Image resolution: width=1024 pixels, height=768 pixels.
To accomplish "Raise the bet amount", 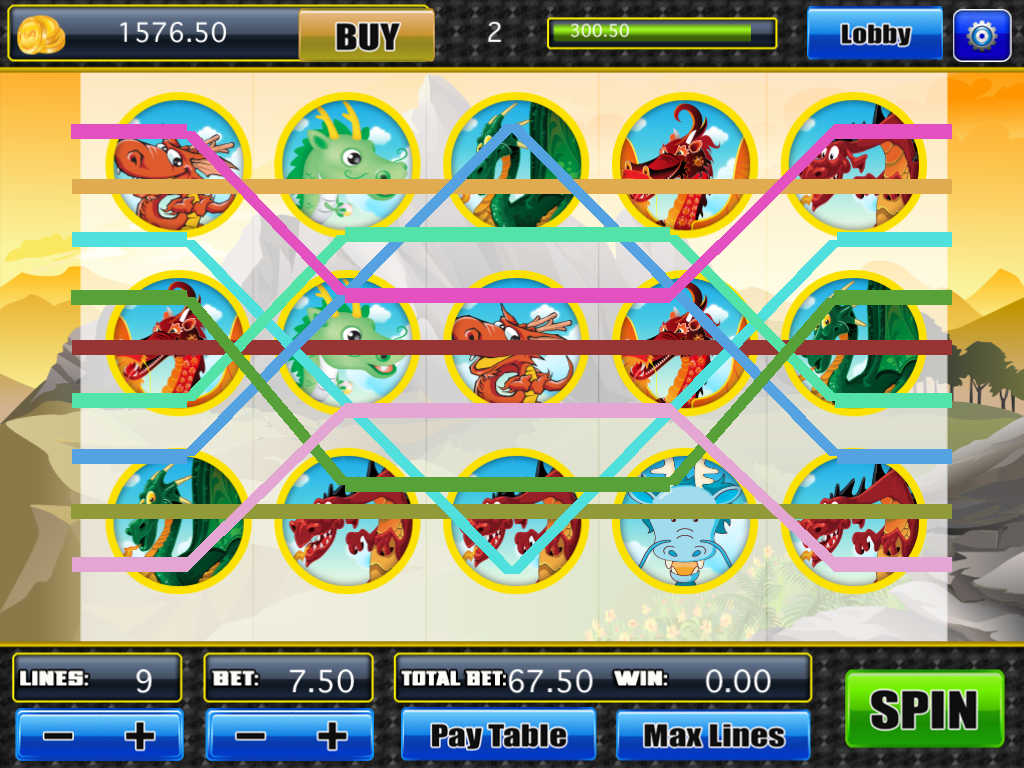I will (331, 736).
